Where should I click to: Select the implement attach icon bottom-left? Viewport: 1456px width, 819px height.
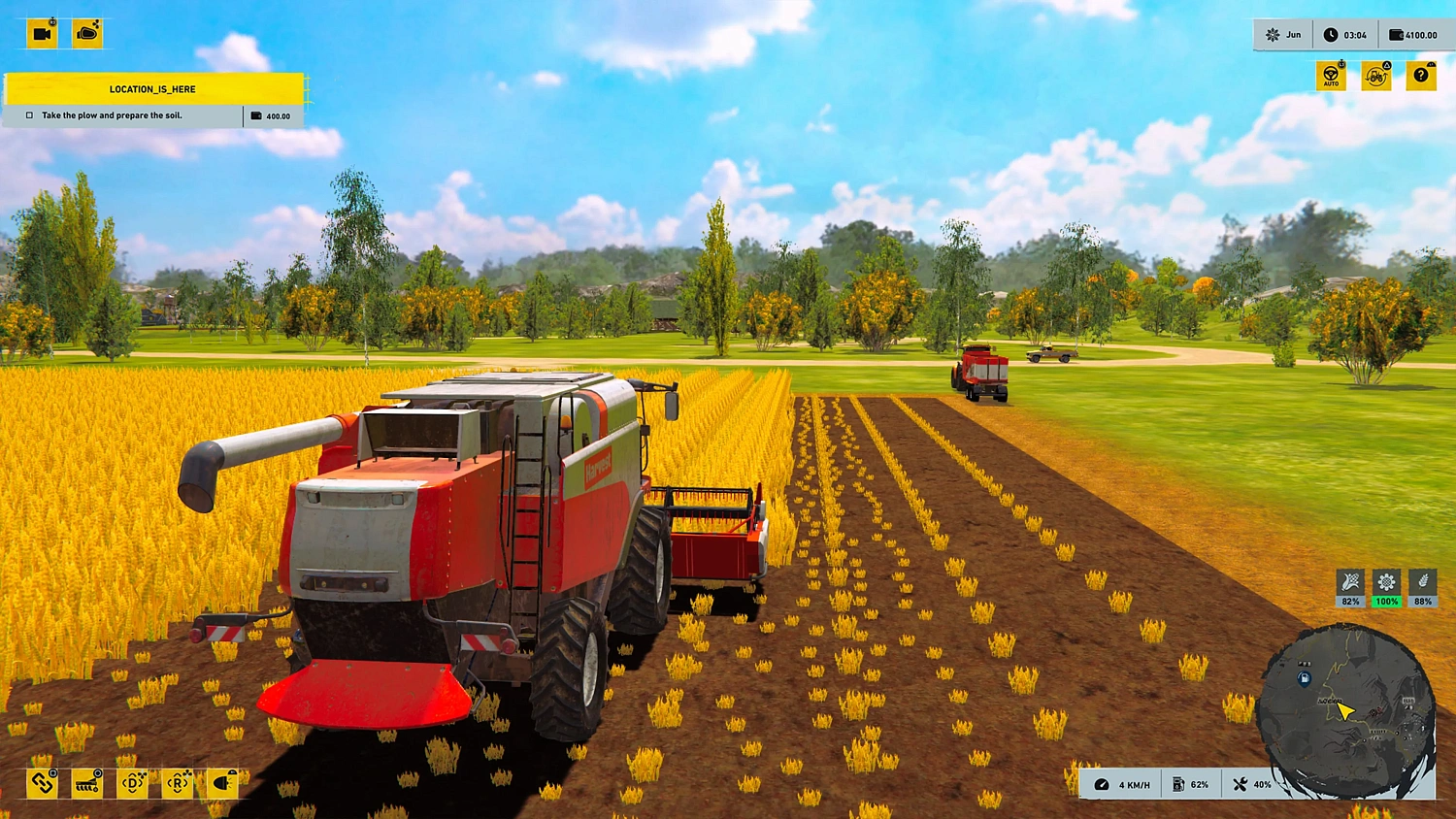point(41,784)
